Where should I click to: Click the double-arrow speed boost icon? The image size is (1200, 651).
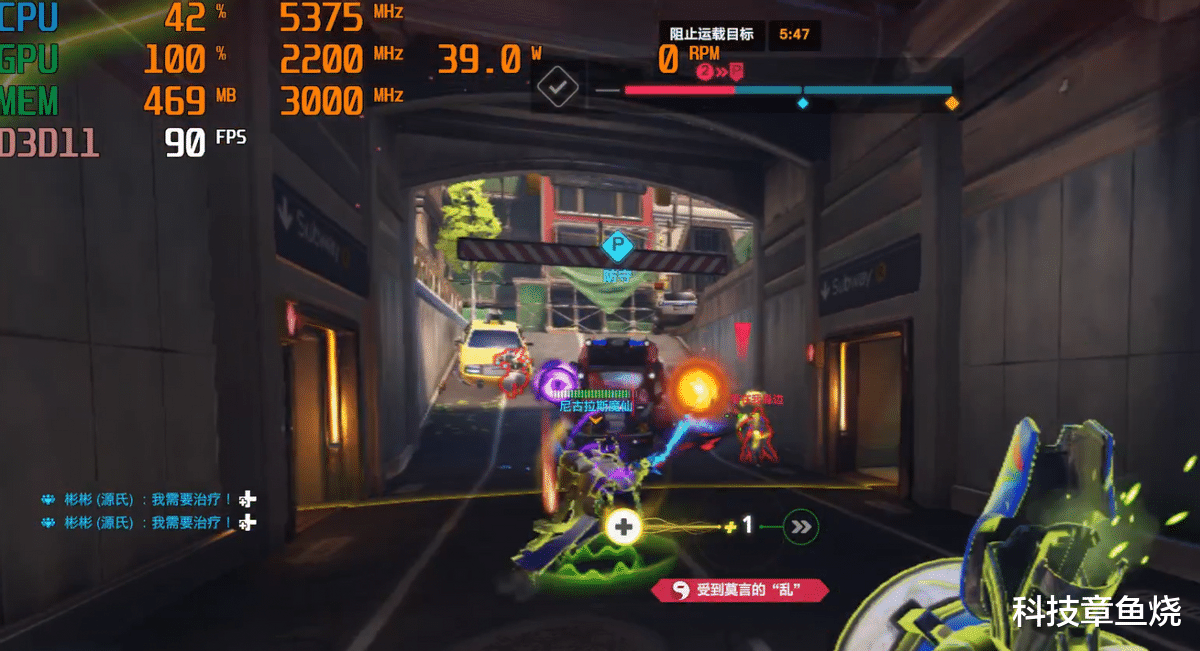800,526
